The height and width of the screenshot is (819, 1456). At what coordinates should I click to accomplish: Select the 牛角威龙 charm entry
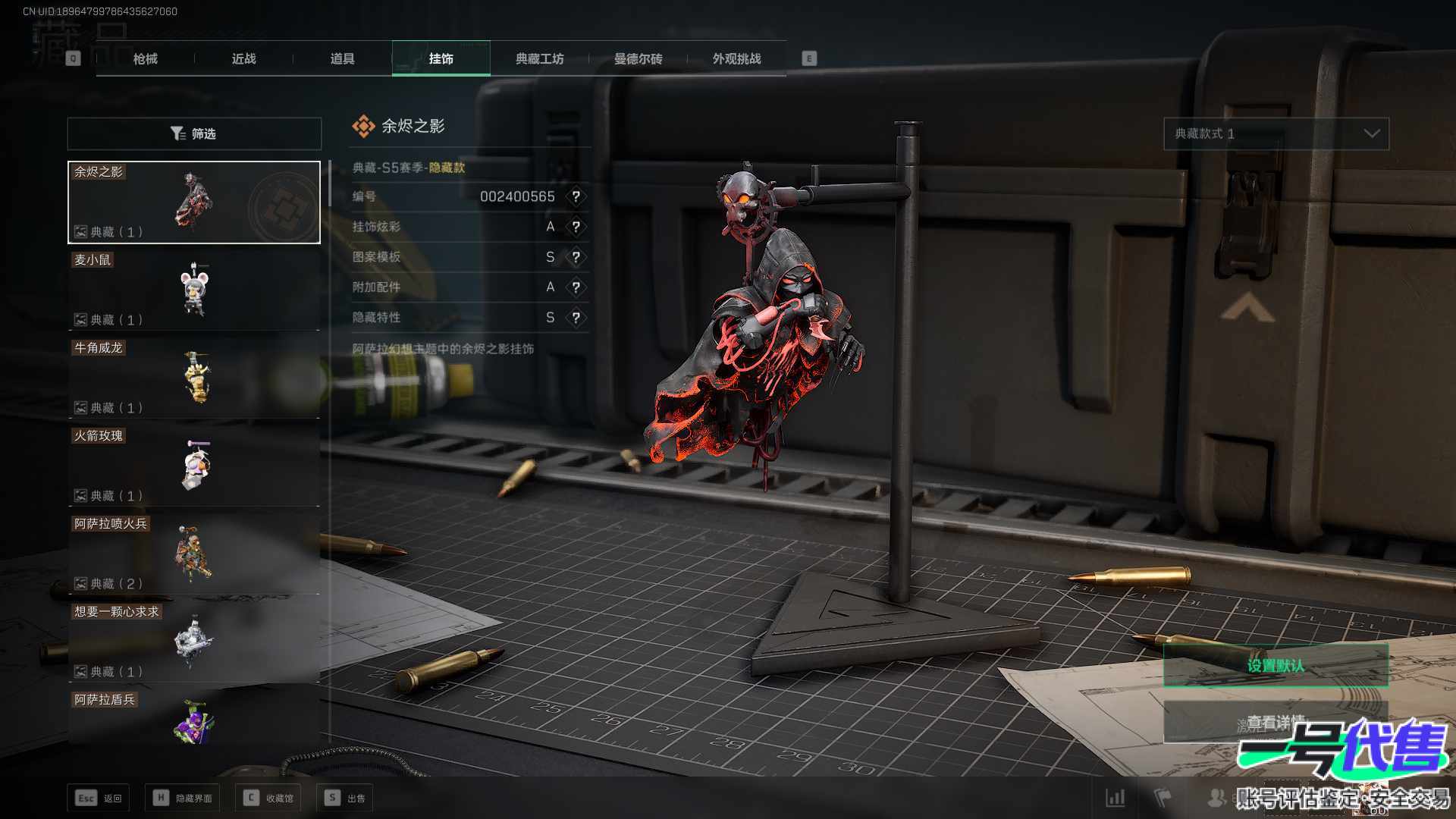[194, 378]
